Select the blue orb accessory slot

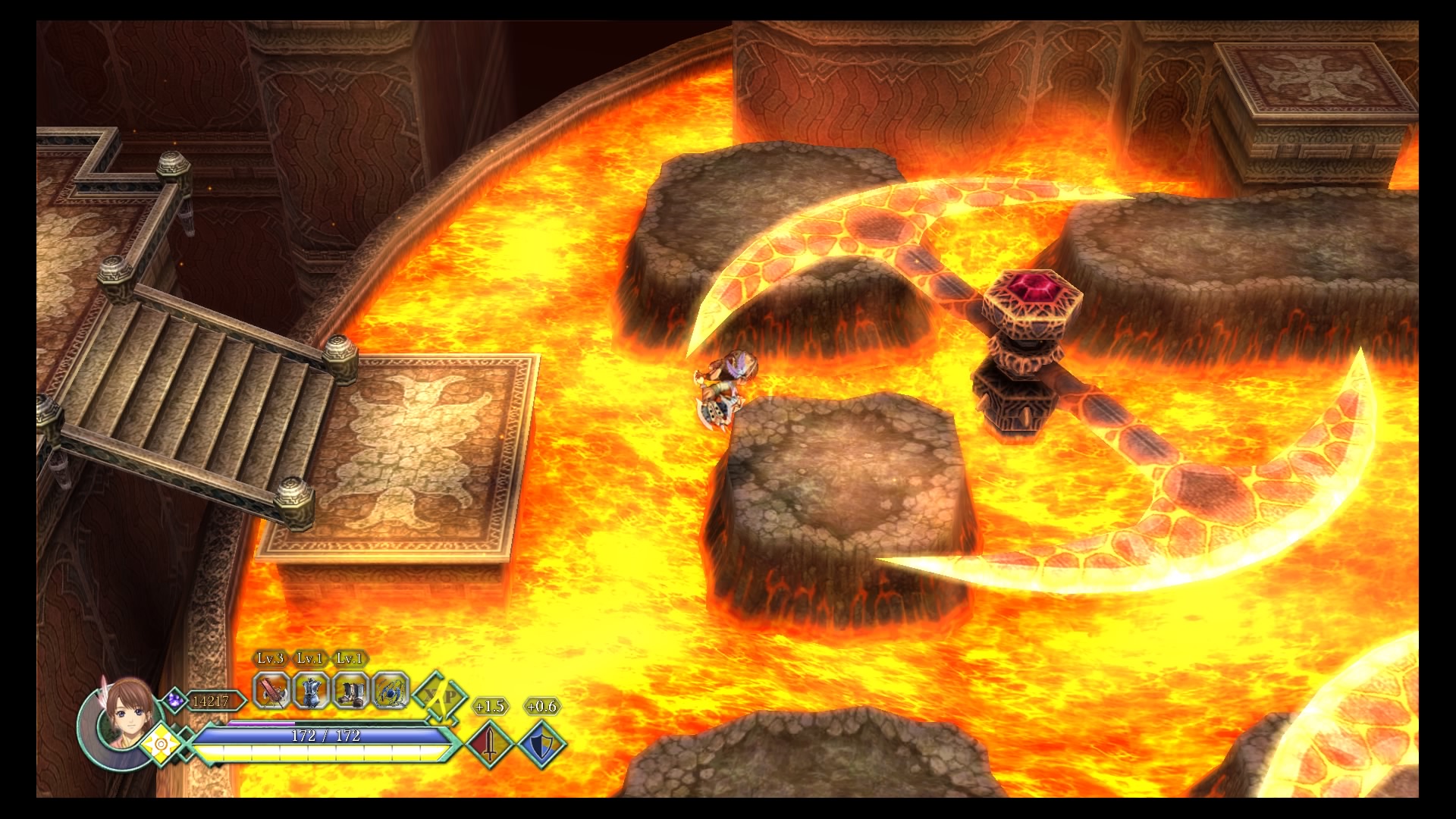(391, 690)
